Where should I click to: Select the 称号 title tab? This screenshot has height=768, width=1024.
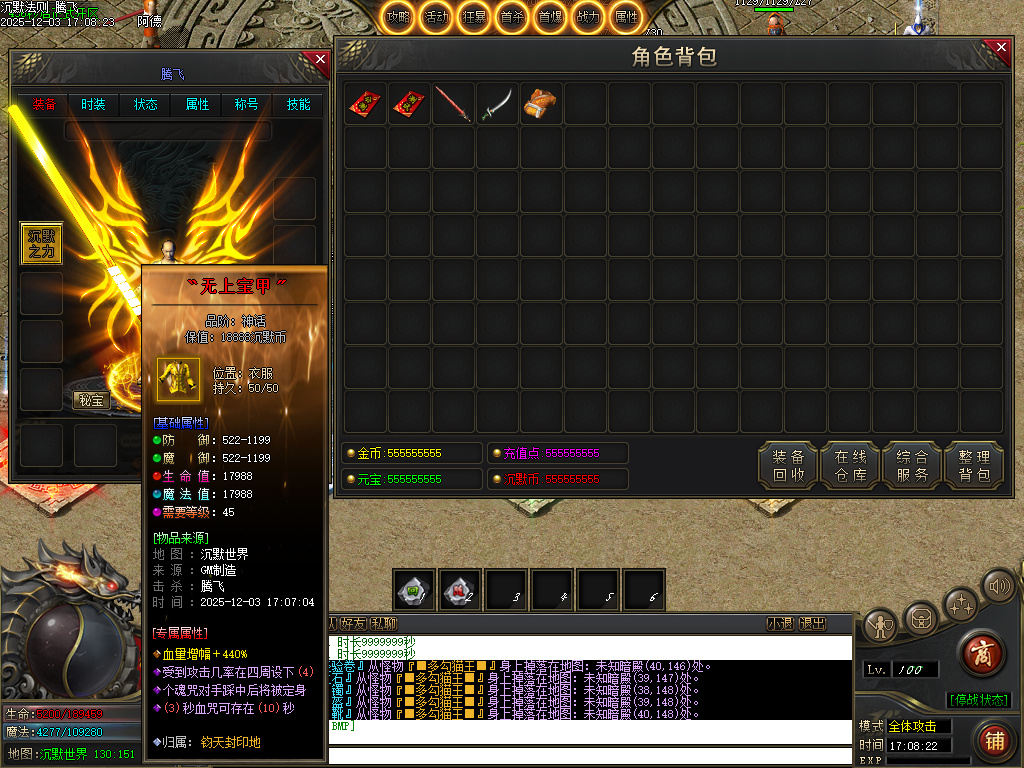click(247, 104)
